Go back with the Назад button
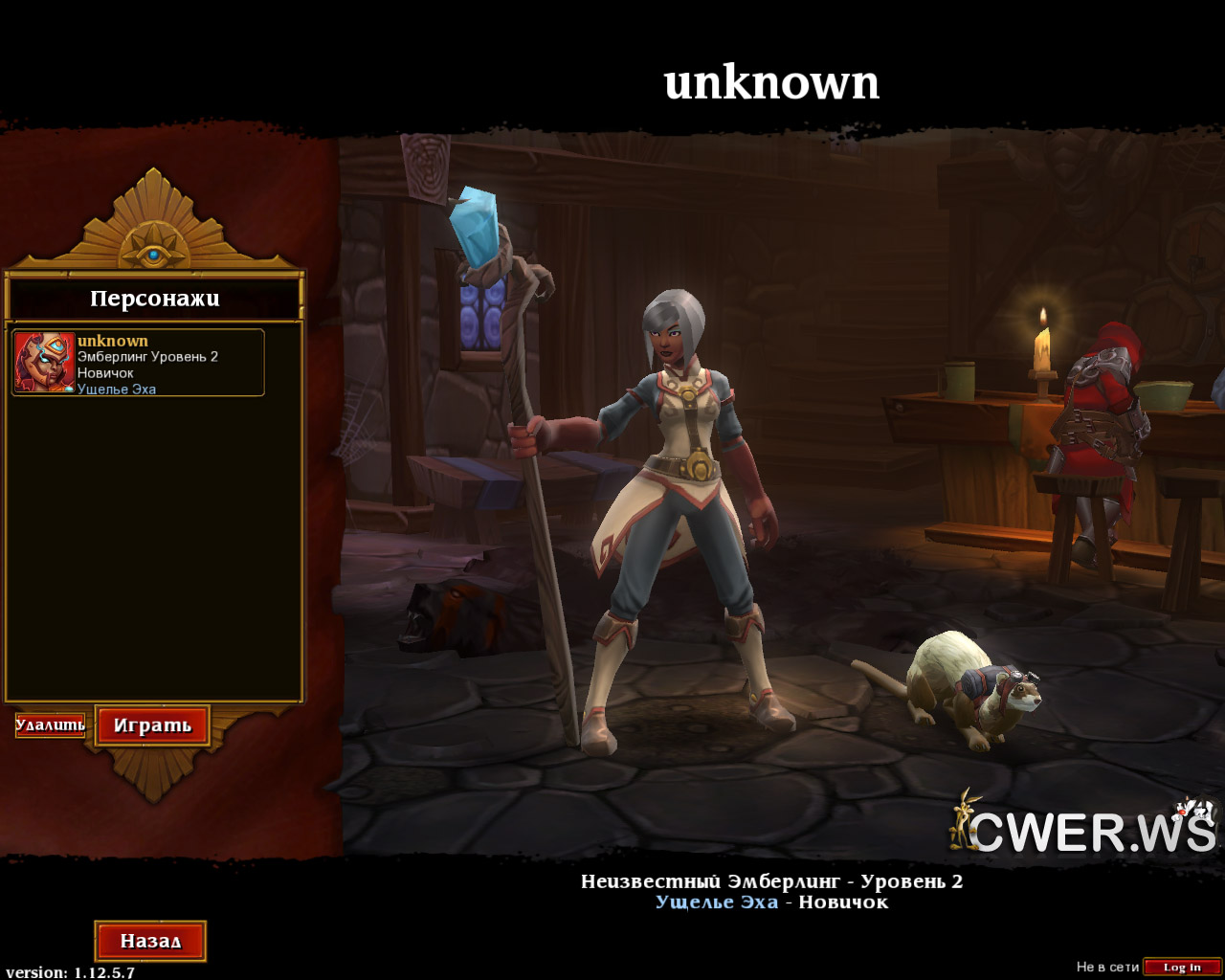1225x980 pixels. tap(150, 941)
